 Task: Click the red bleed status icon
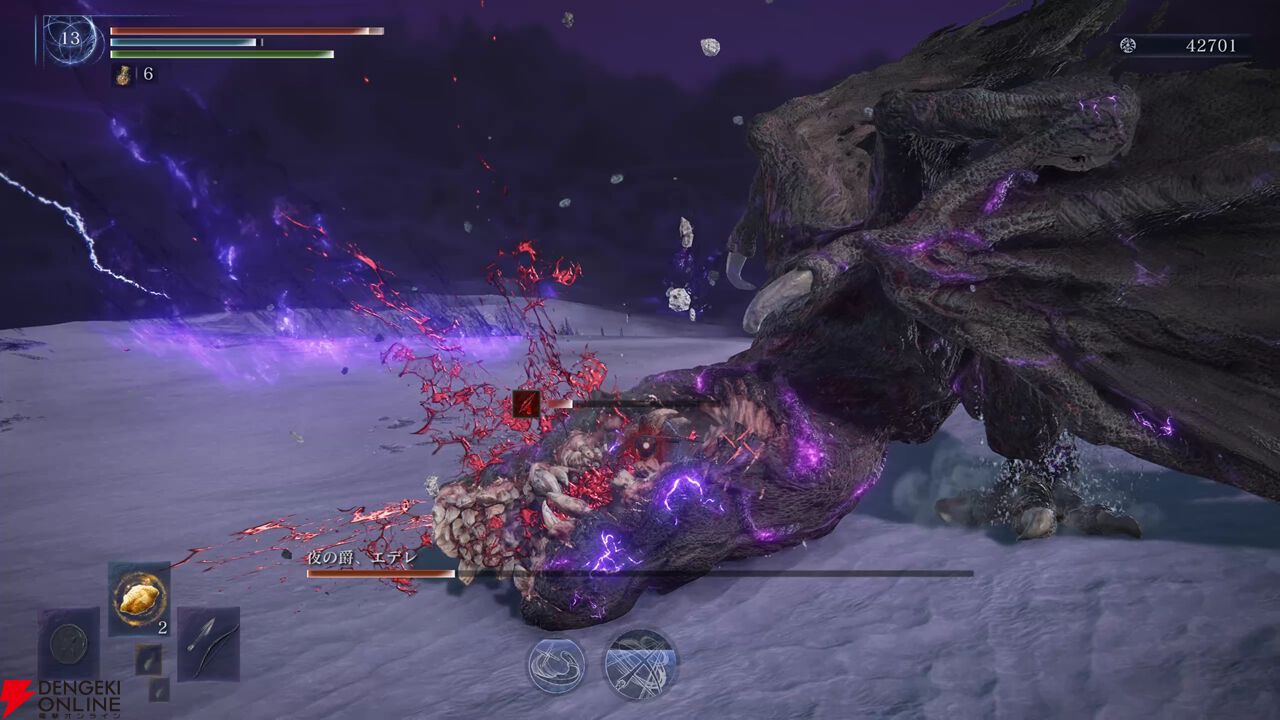point(526,403)
